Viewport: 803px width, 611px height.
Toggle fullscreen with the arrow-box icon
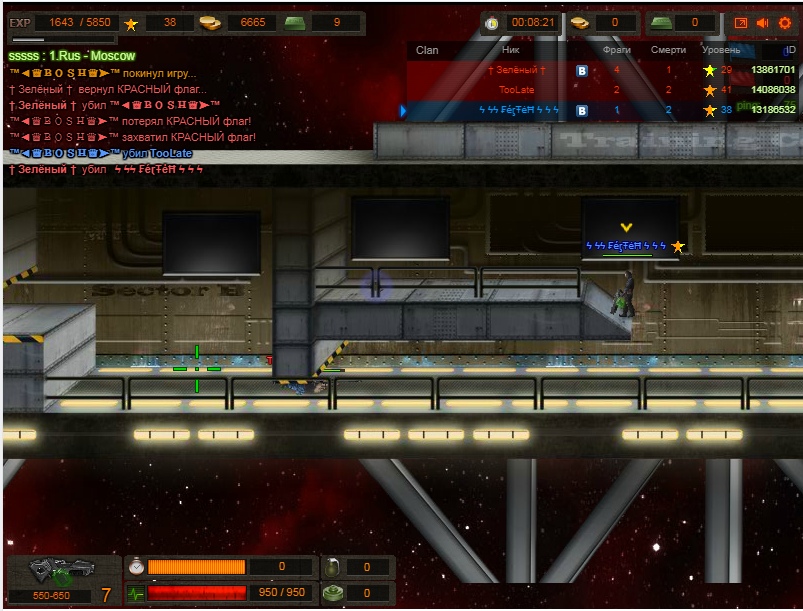[x=741, y=23]
